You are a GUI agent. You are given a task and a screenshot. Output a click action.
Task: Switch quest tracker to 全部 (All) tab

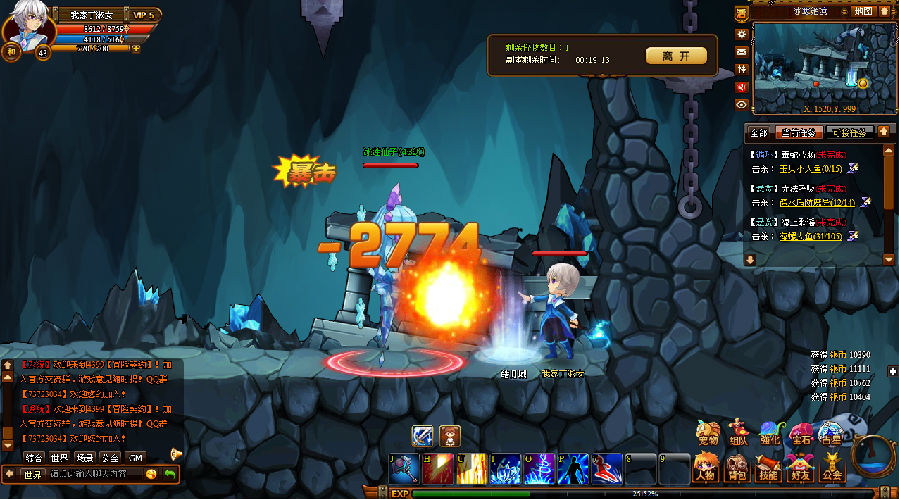(757, 132)
